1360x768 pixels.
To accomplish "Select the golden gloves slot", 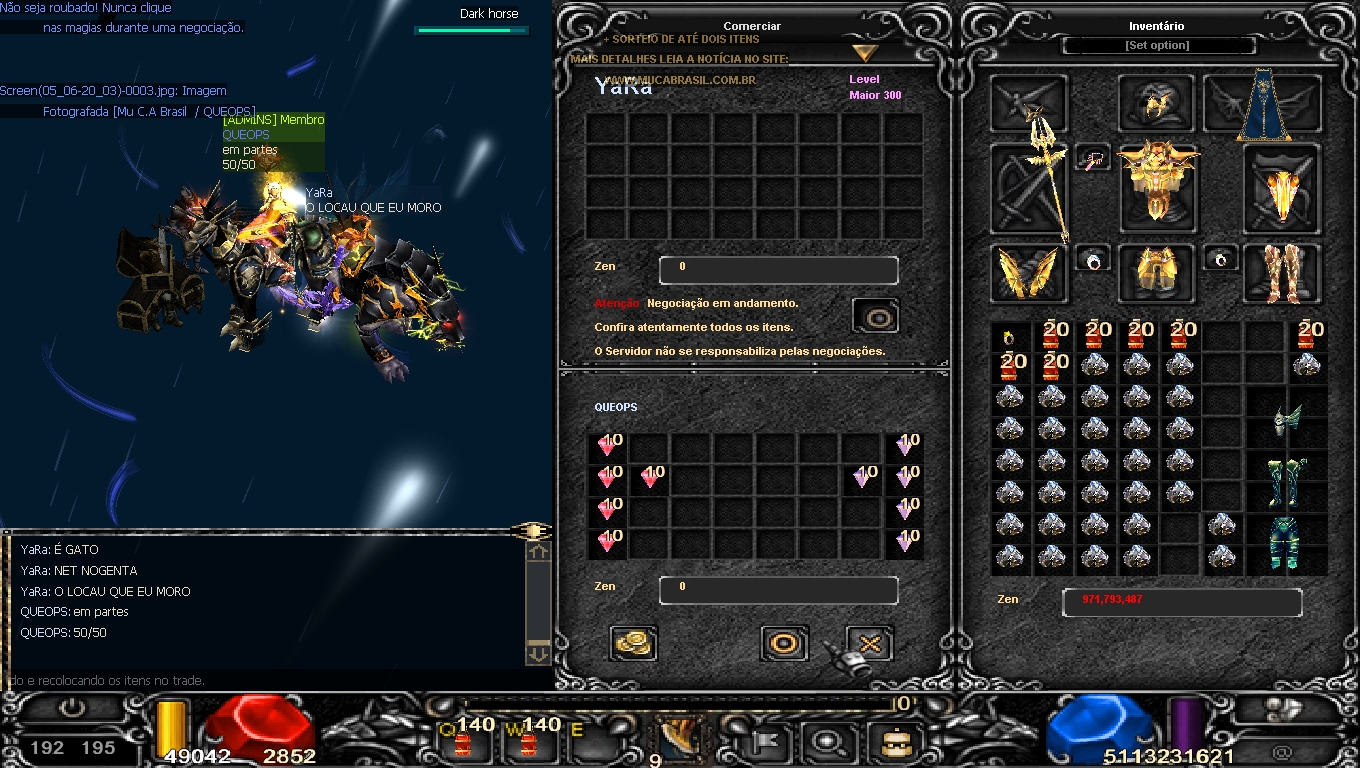I will tap(1028, 273).
